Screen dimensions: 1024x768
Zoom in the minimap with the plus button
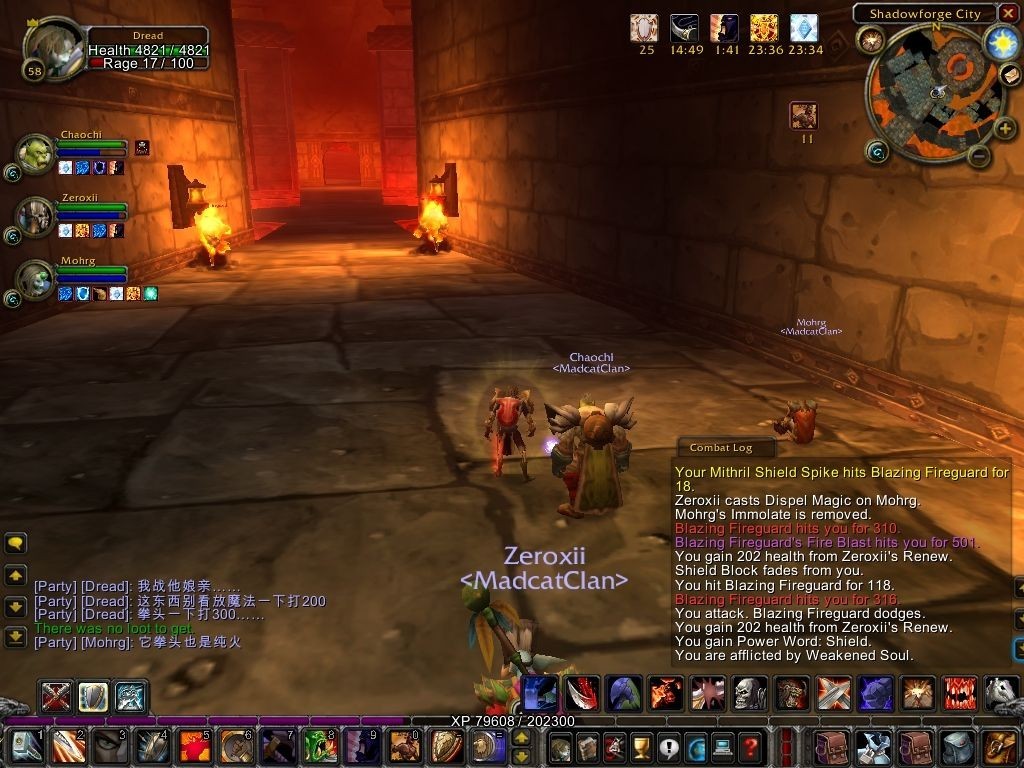click(1005, 127)
